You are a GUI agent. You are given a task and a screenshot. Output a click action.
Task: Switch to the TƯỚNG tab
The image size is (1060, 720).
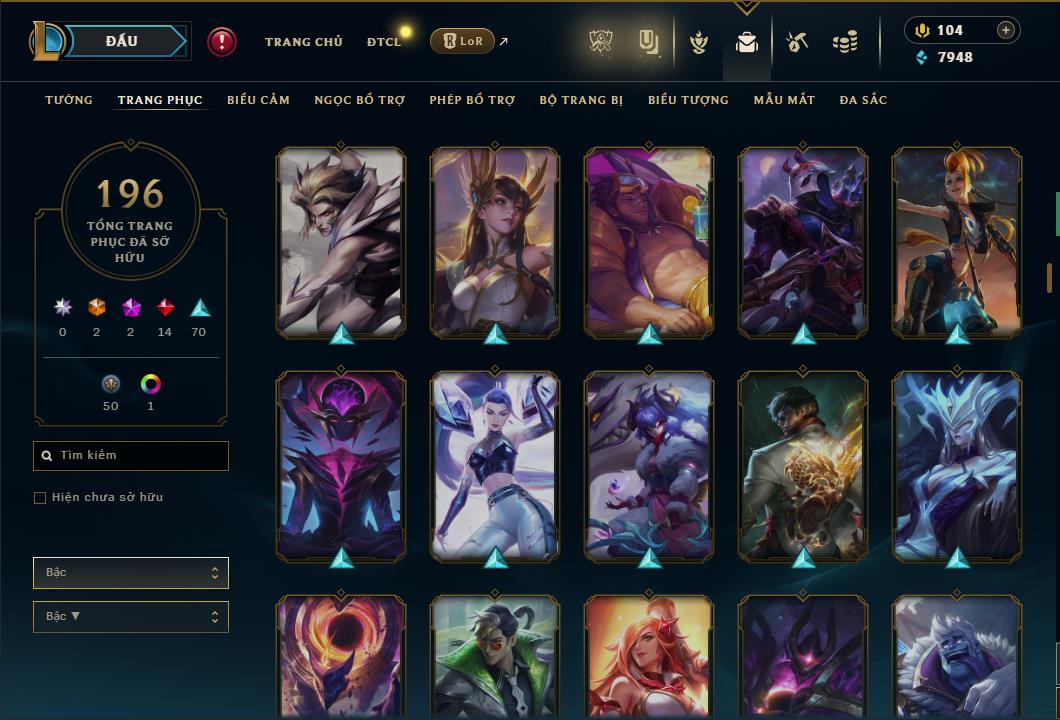coord(69,100)
